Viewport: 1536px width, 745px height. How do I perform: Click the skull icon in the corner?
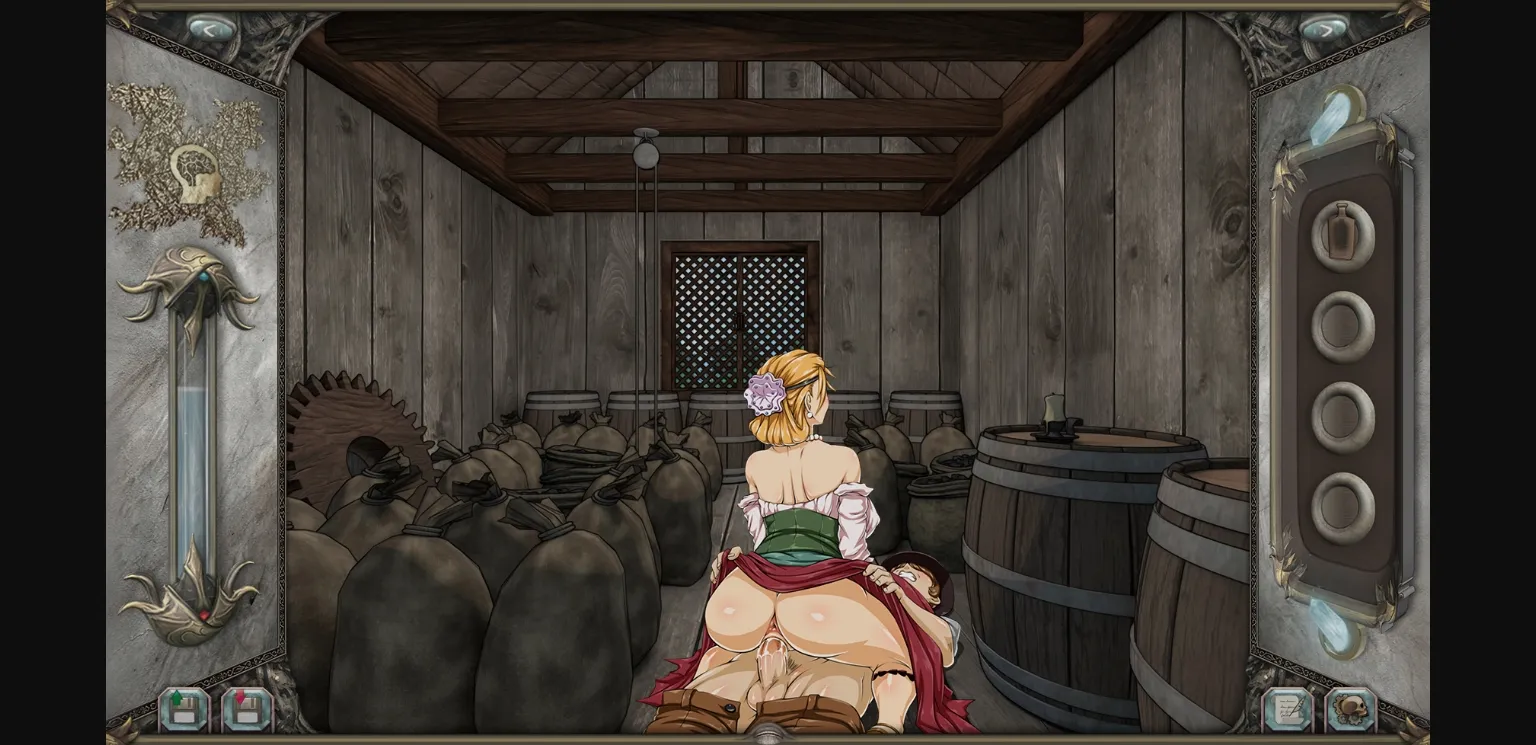[x=1352, y=711]
